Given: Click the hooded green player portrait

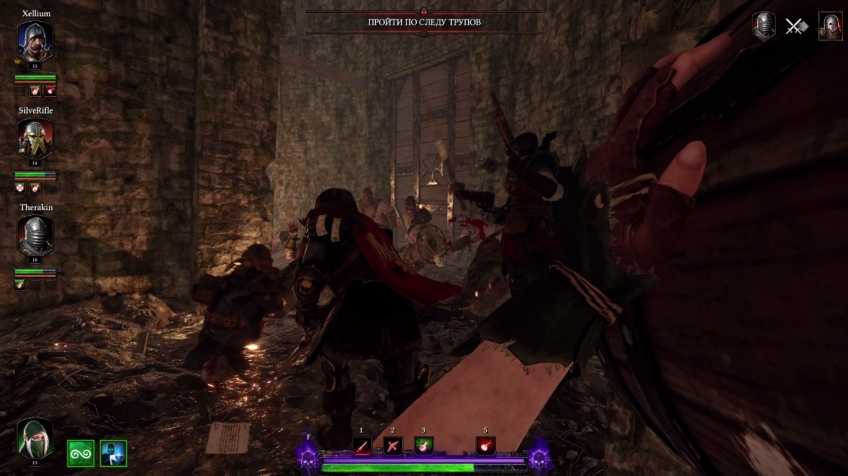Looking at the screenshot, I should click(35, 440).
